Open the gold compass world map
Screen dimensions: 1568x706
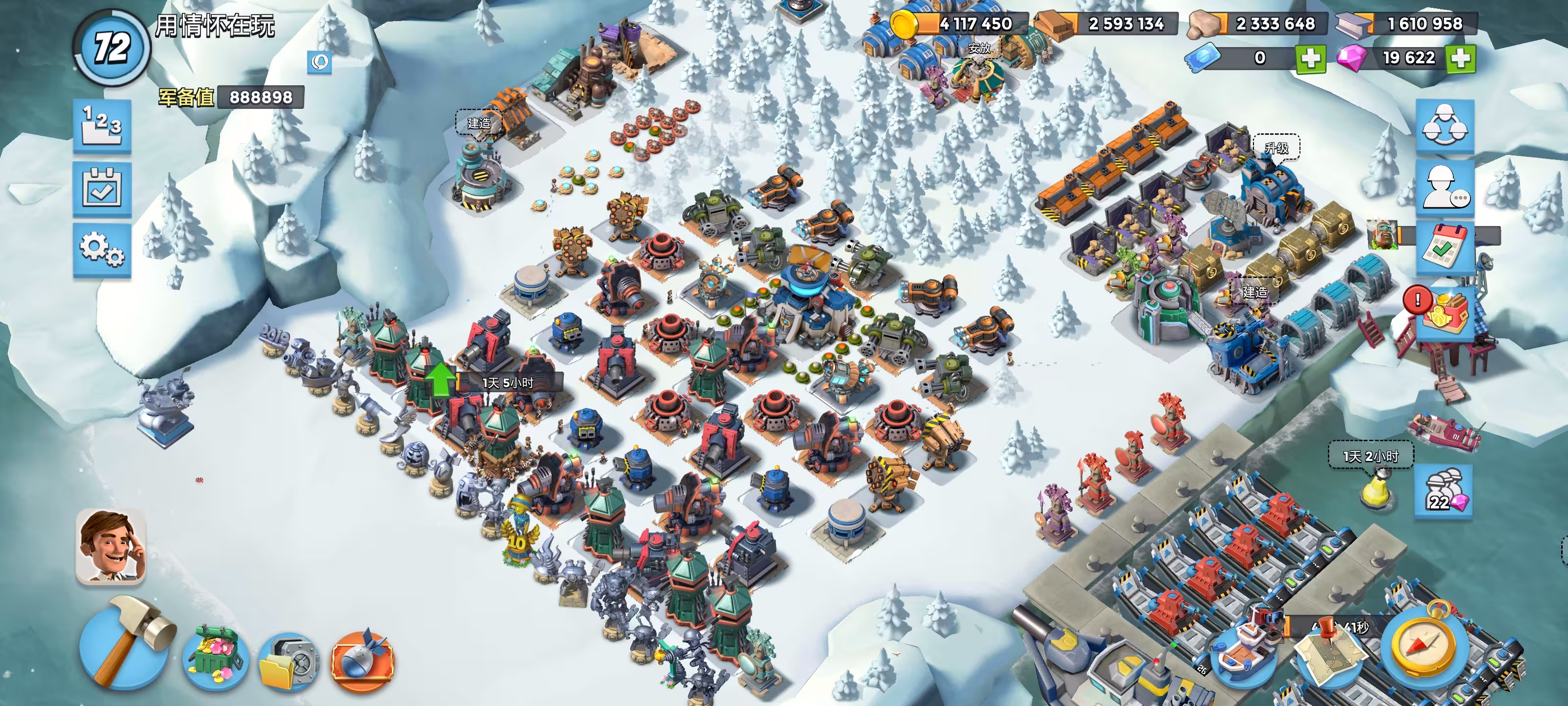(x=1426, y=648)
